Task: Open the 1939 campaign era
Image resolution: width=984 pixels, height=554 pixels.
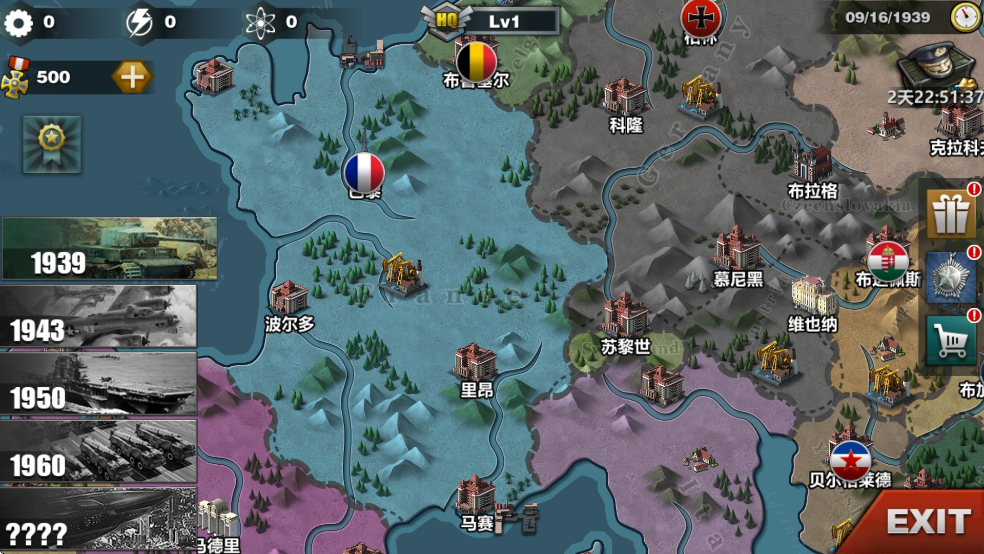Action: tap(108, 248)
